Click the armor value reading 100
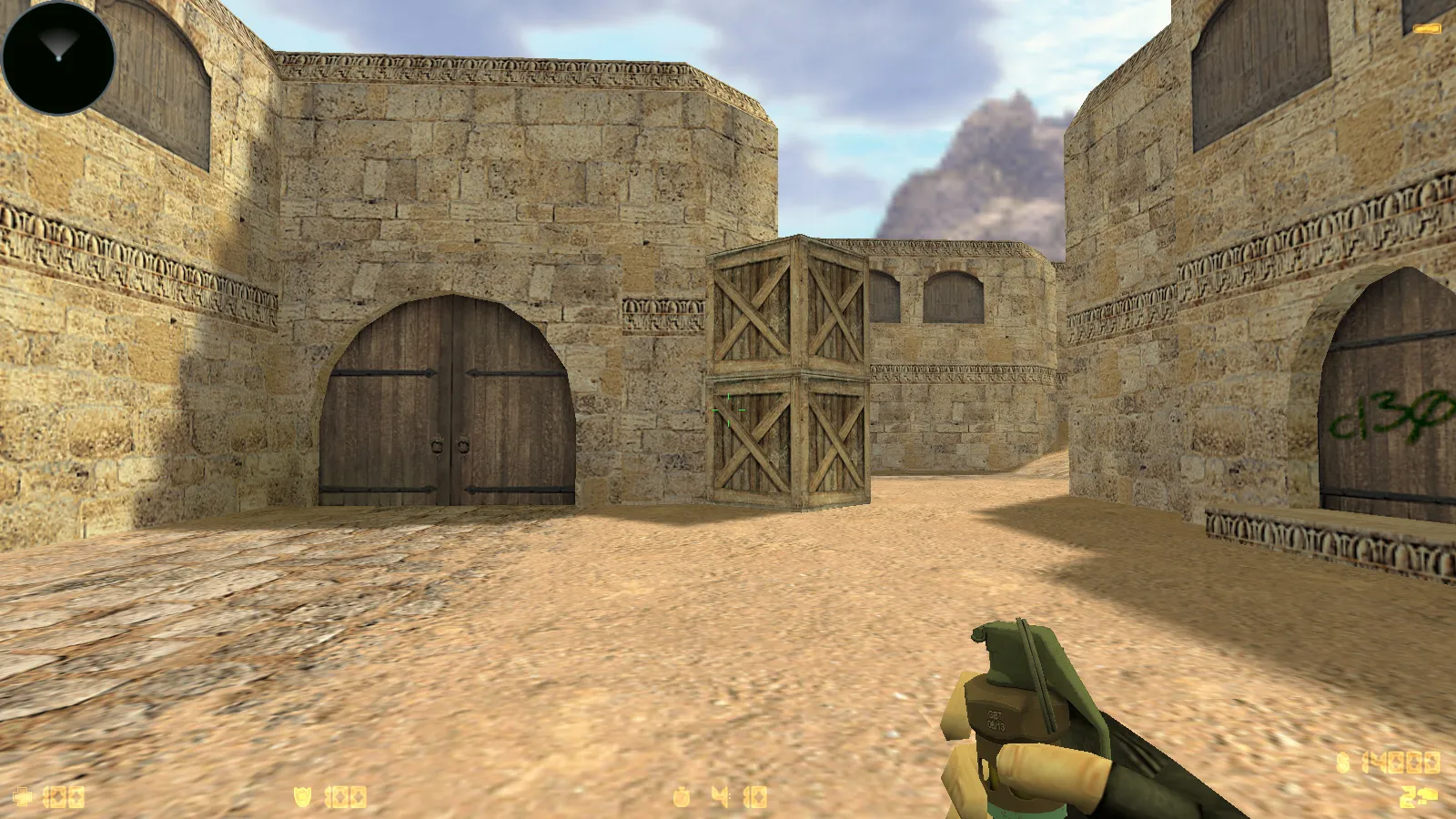 click(344, 794)
